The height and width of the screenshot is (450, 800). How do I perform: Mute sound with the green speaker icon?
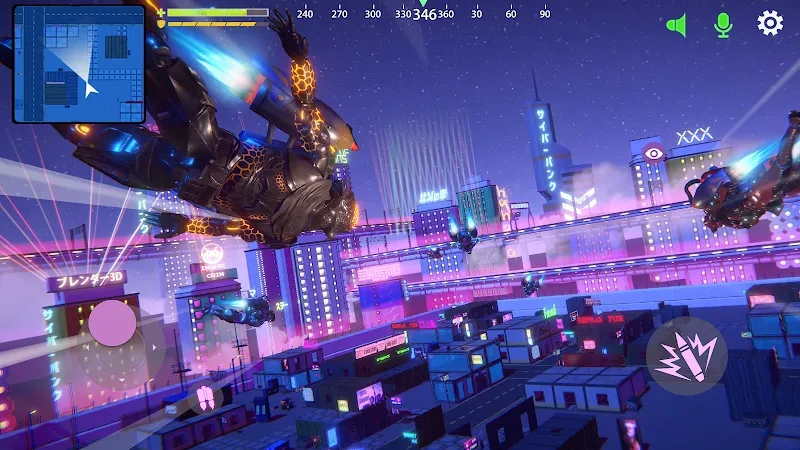click(x=677, y=25)
